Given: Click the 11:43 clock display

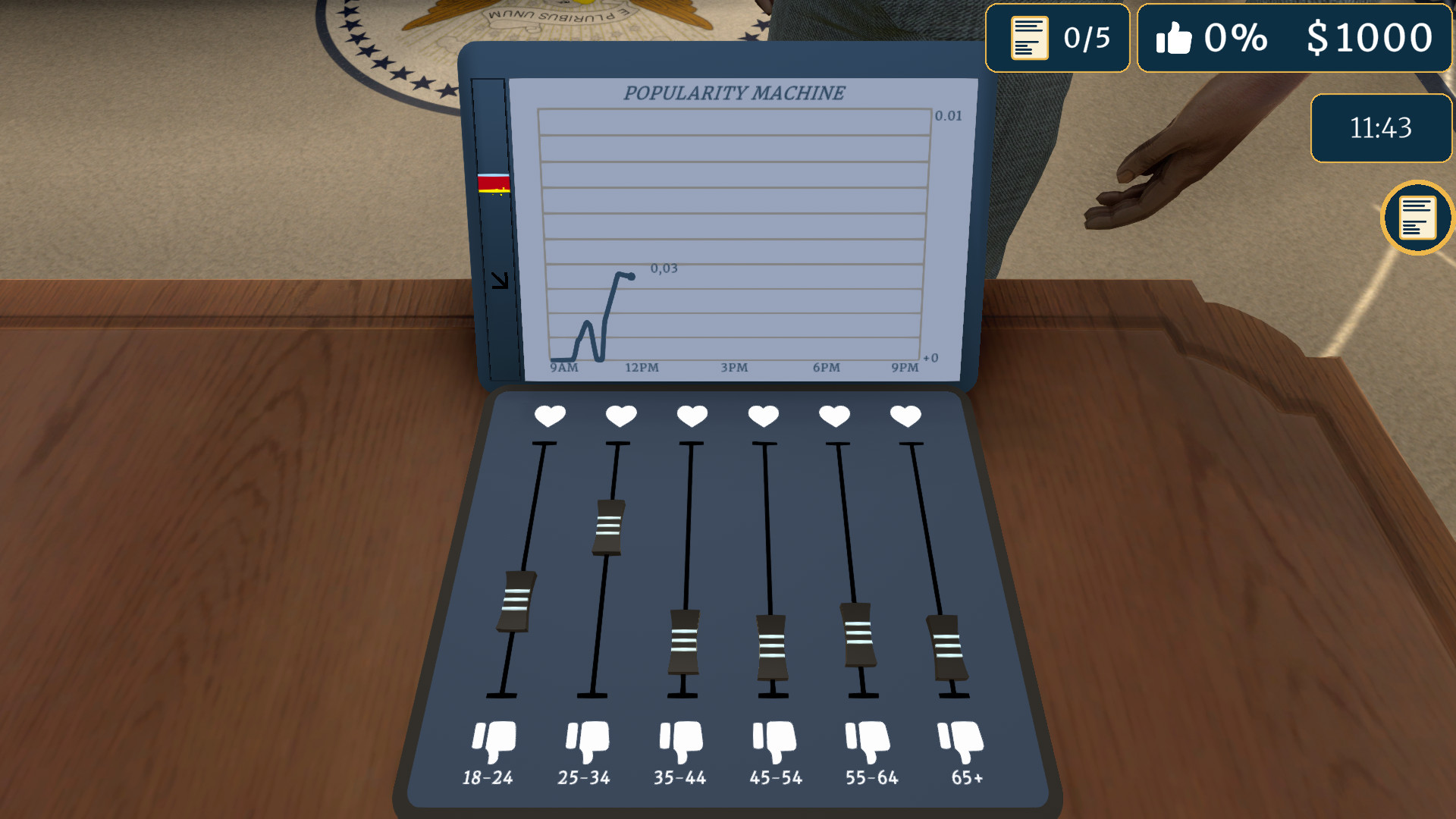Looking at the screenshot, I should tap(1380, 127).
